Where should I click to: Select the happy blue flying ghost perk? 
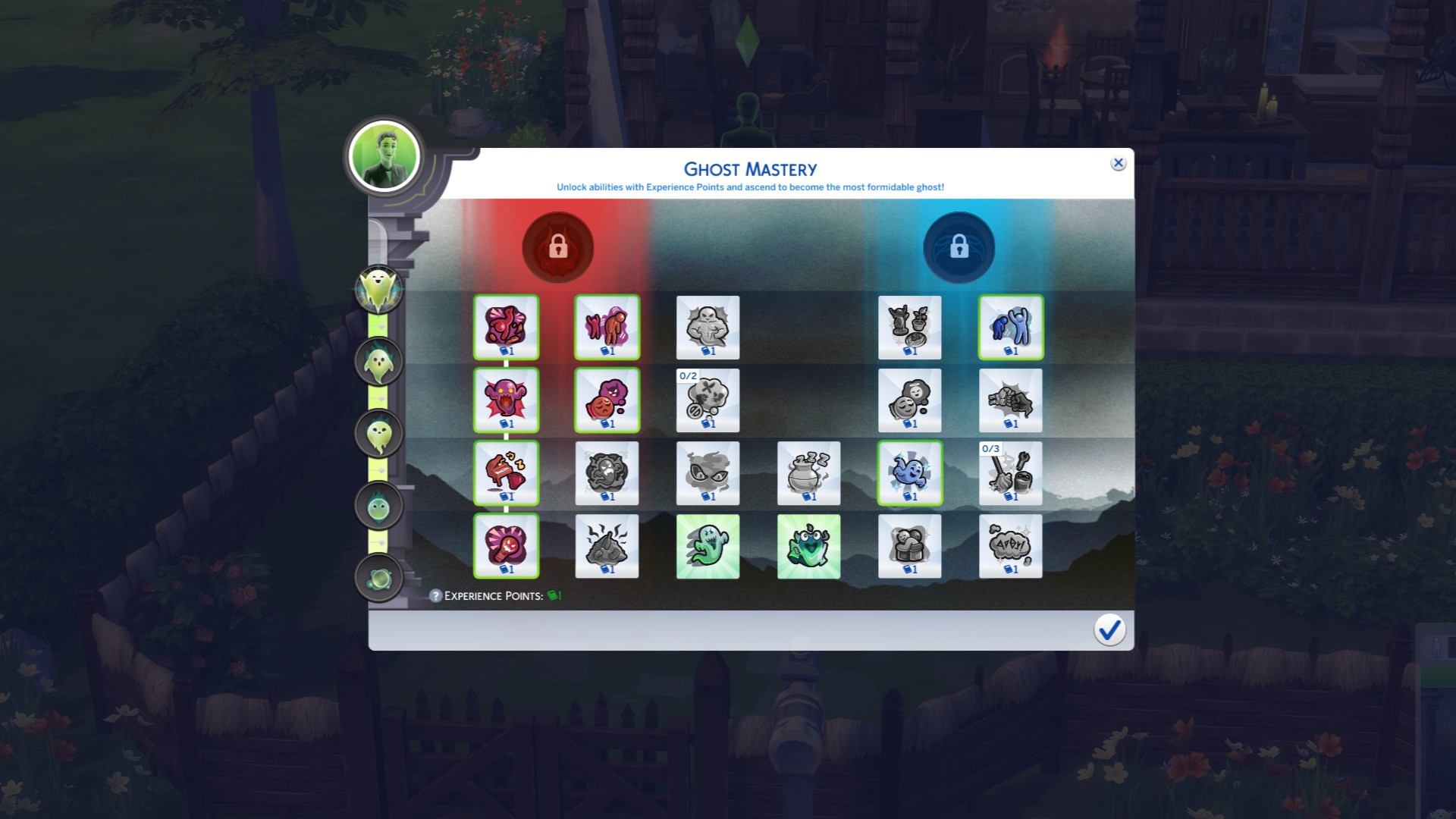(910, 472)
